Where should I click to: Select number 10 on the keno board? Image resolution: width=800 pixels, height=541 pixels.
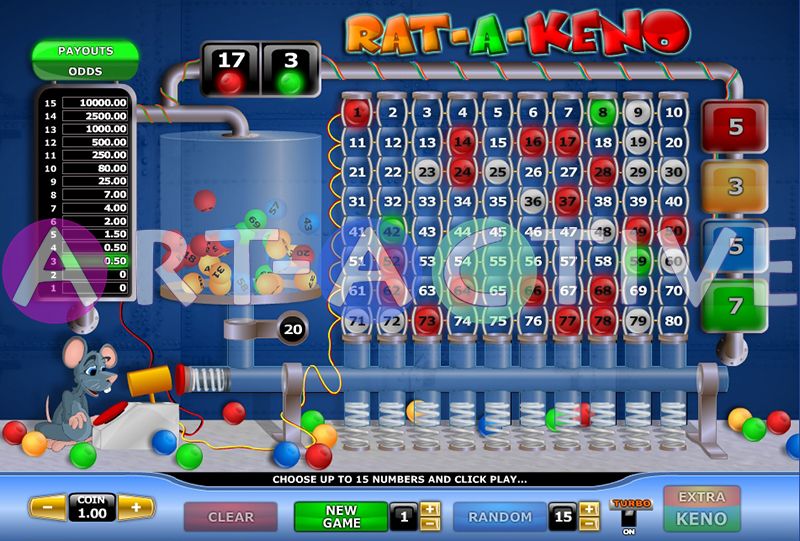tap(673, 113)
